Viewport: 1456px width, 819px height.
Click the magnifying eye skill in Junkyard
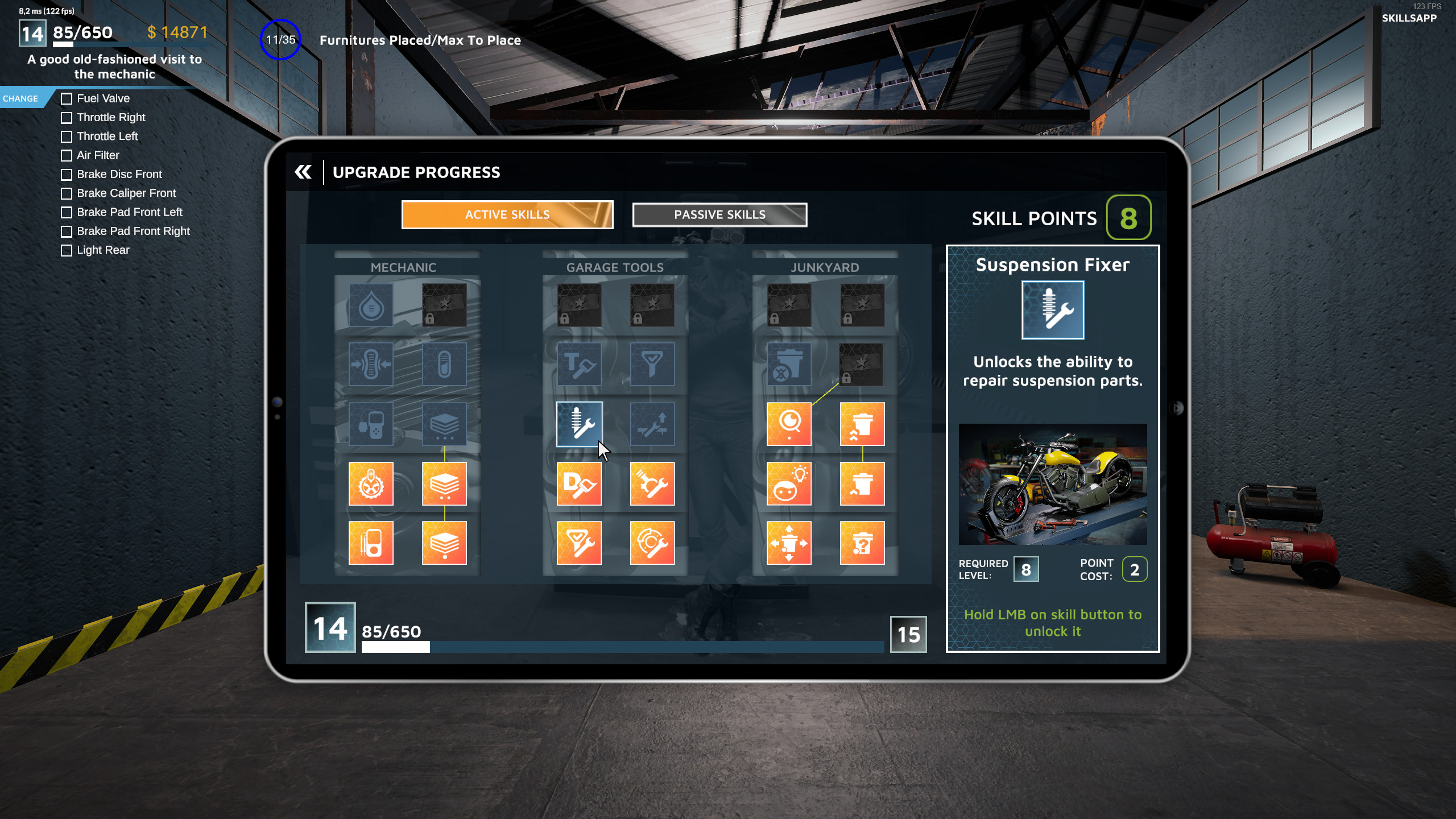(788, 424)
